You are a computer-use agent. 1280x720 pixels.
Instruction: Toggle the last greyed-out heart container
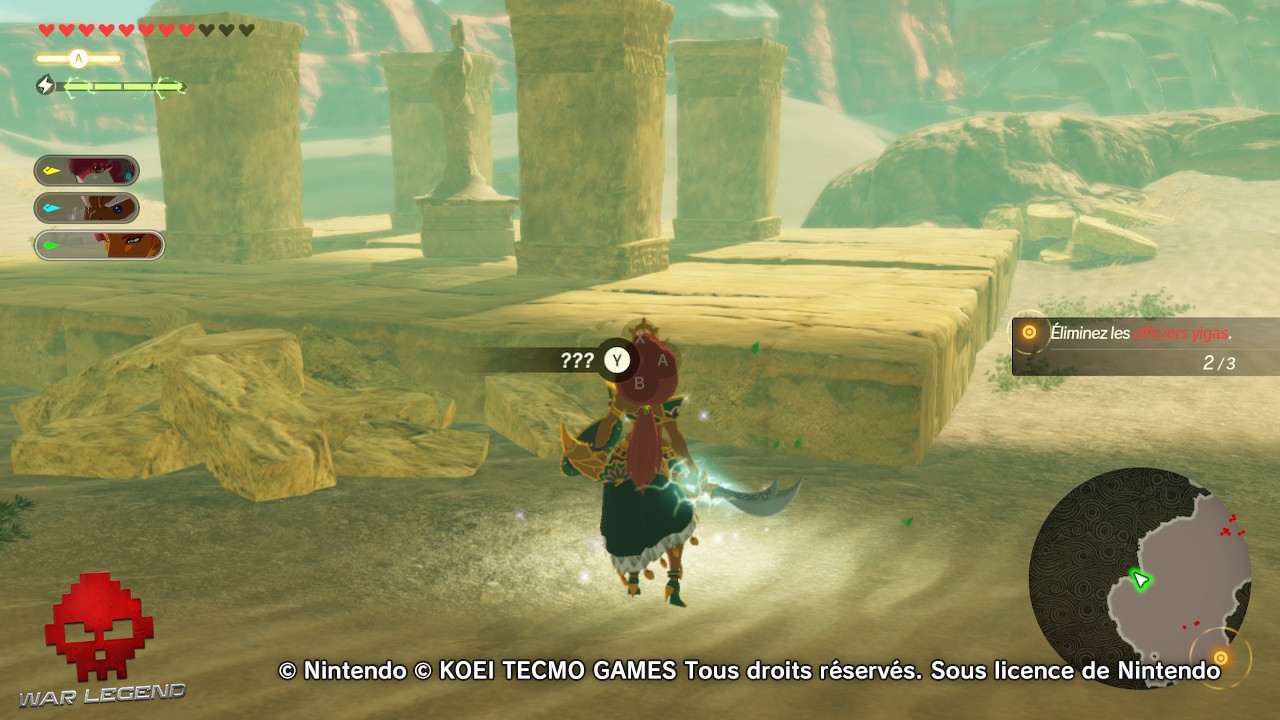248,29
